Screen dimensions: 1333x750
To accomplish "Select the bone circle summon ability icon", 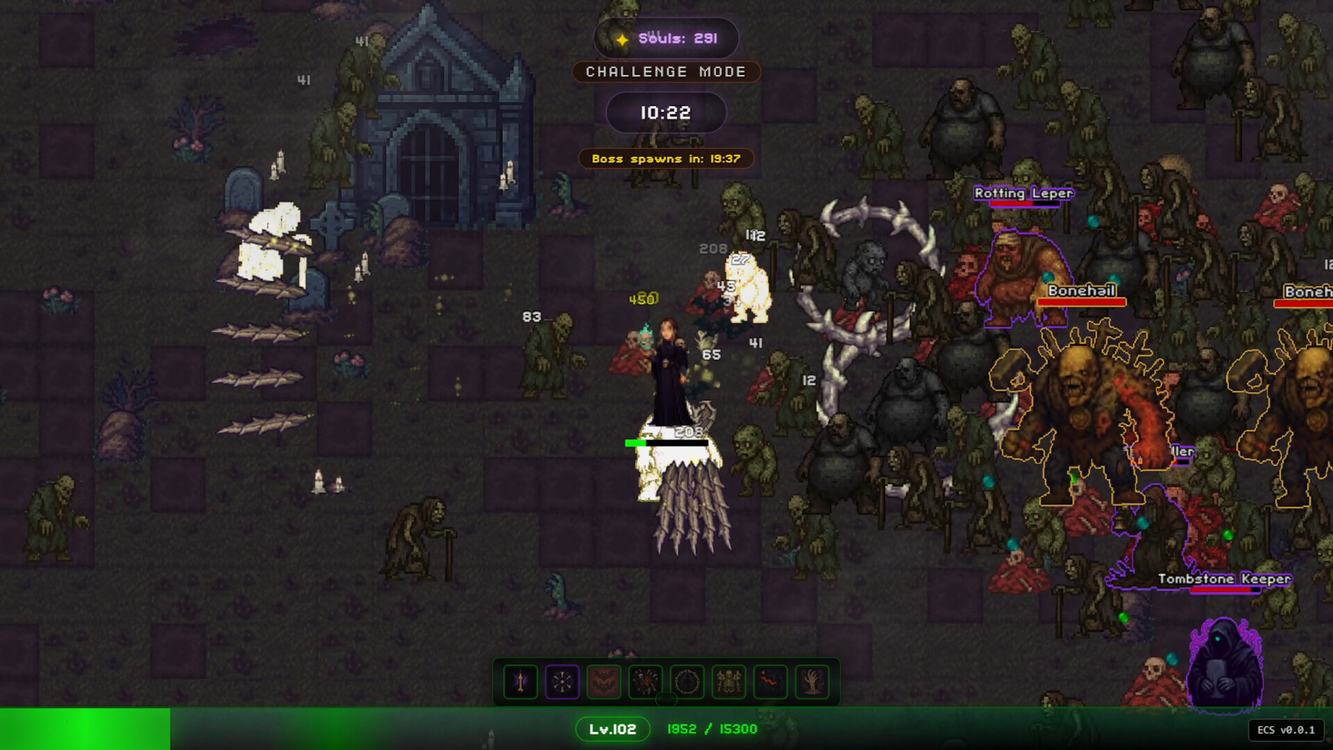I will [x=686, y=681].
